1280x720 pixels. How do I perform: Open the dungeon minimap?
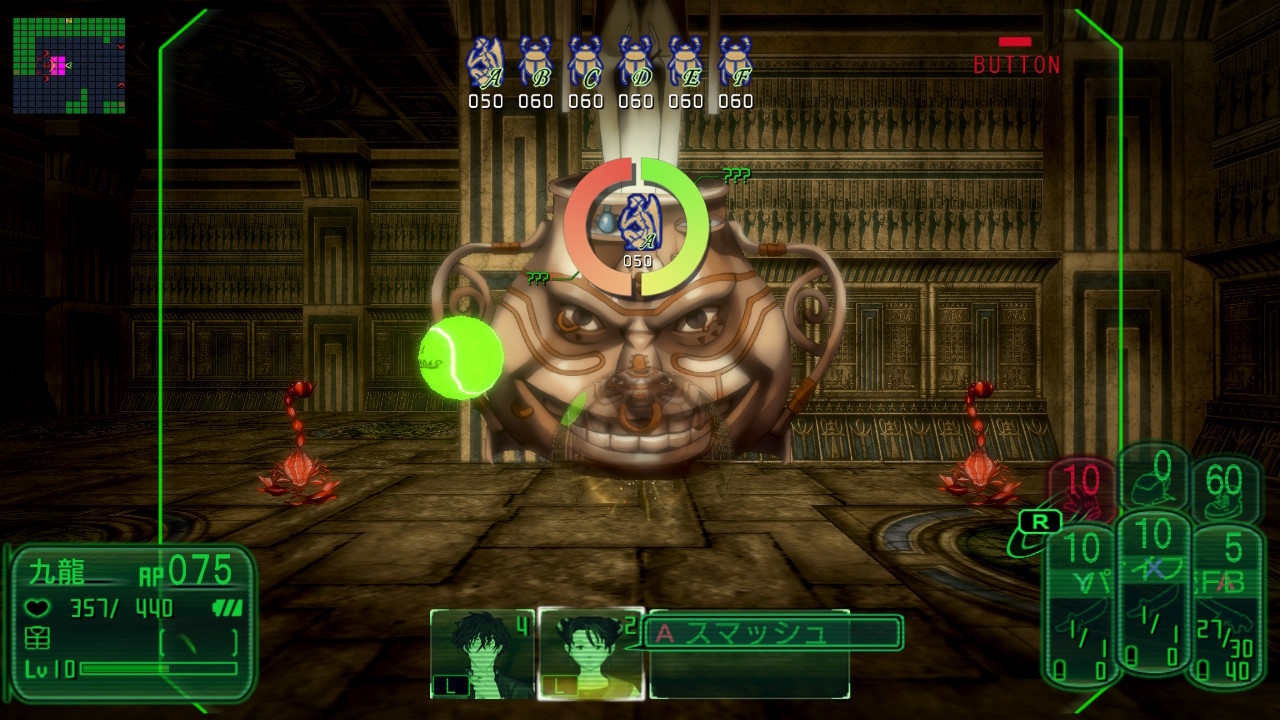[x=69, y=65]
